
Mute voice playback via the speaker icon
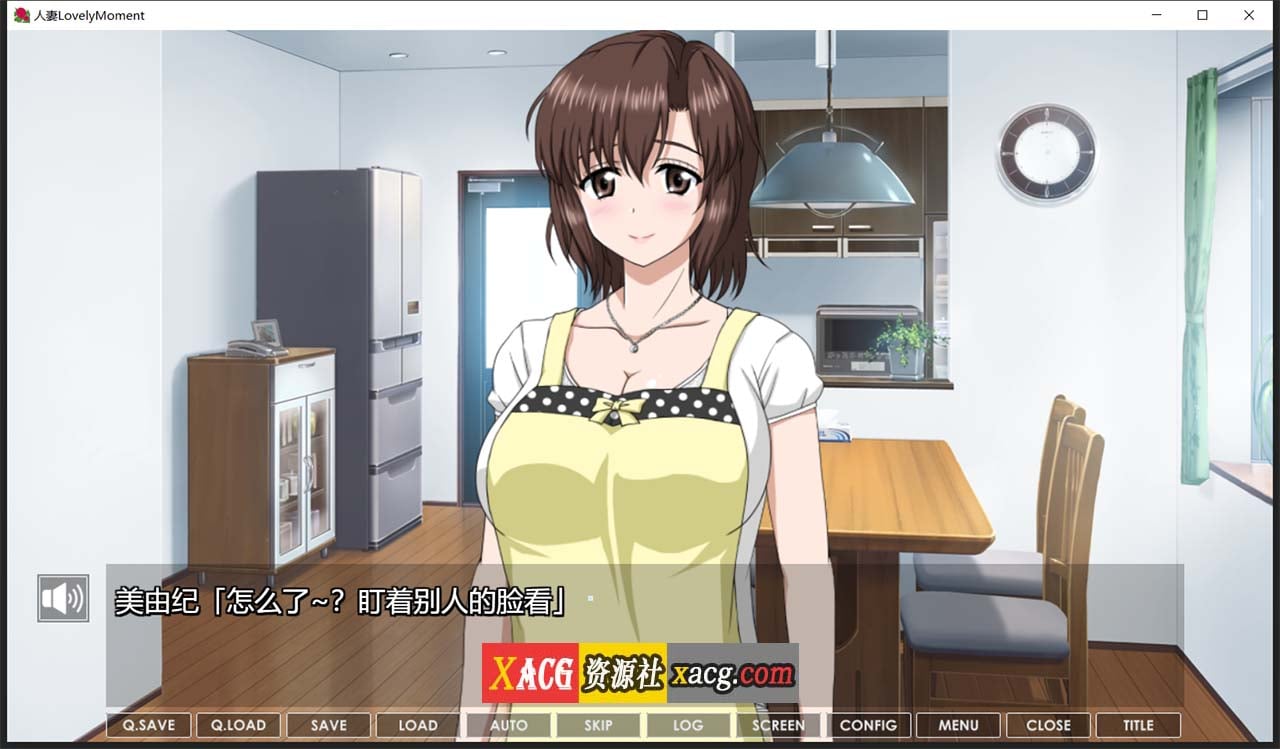point(62,597)
